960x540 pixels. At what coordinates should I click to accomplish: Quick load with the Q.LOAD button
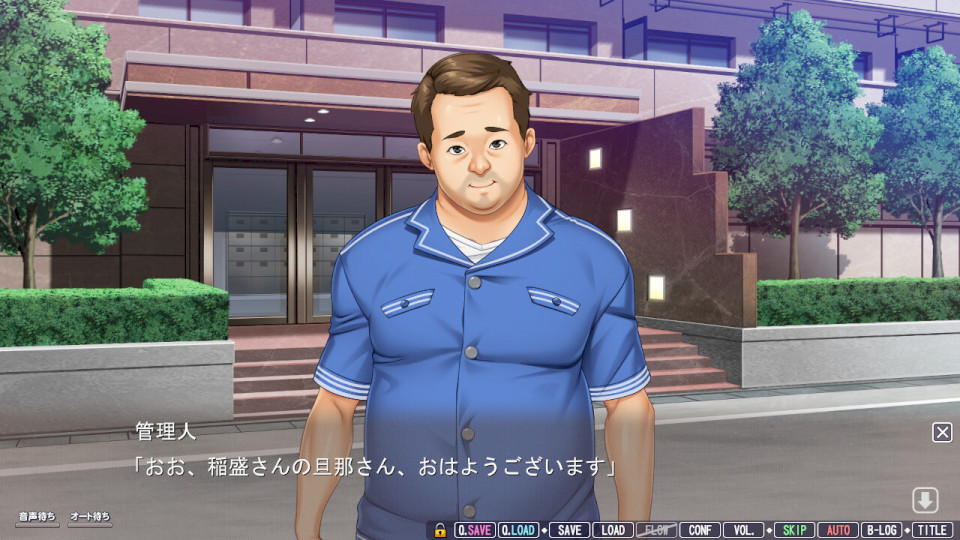pos(517,530)
